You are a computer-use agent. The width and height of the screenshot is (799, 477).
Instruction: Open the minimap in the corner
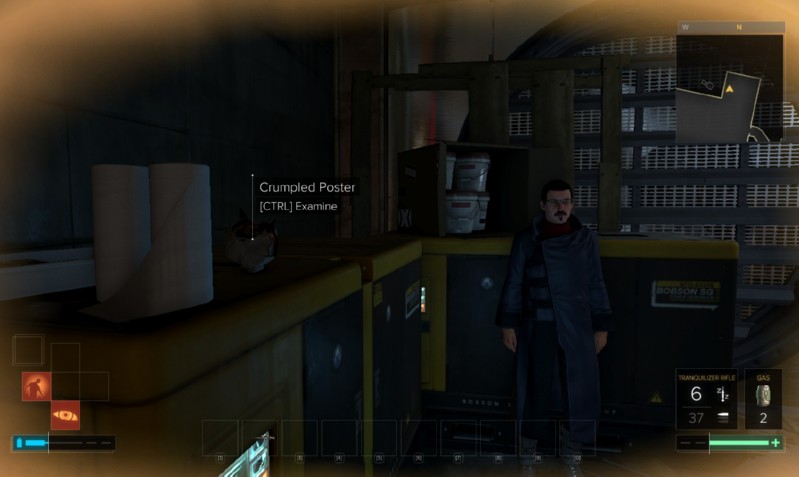coord(729,88)
